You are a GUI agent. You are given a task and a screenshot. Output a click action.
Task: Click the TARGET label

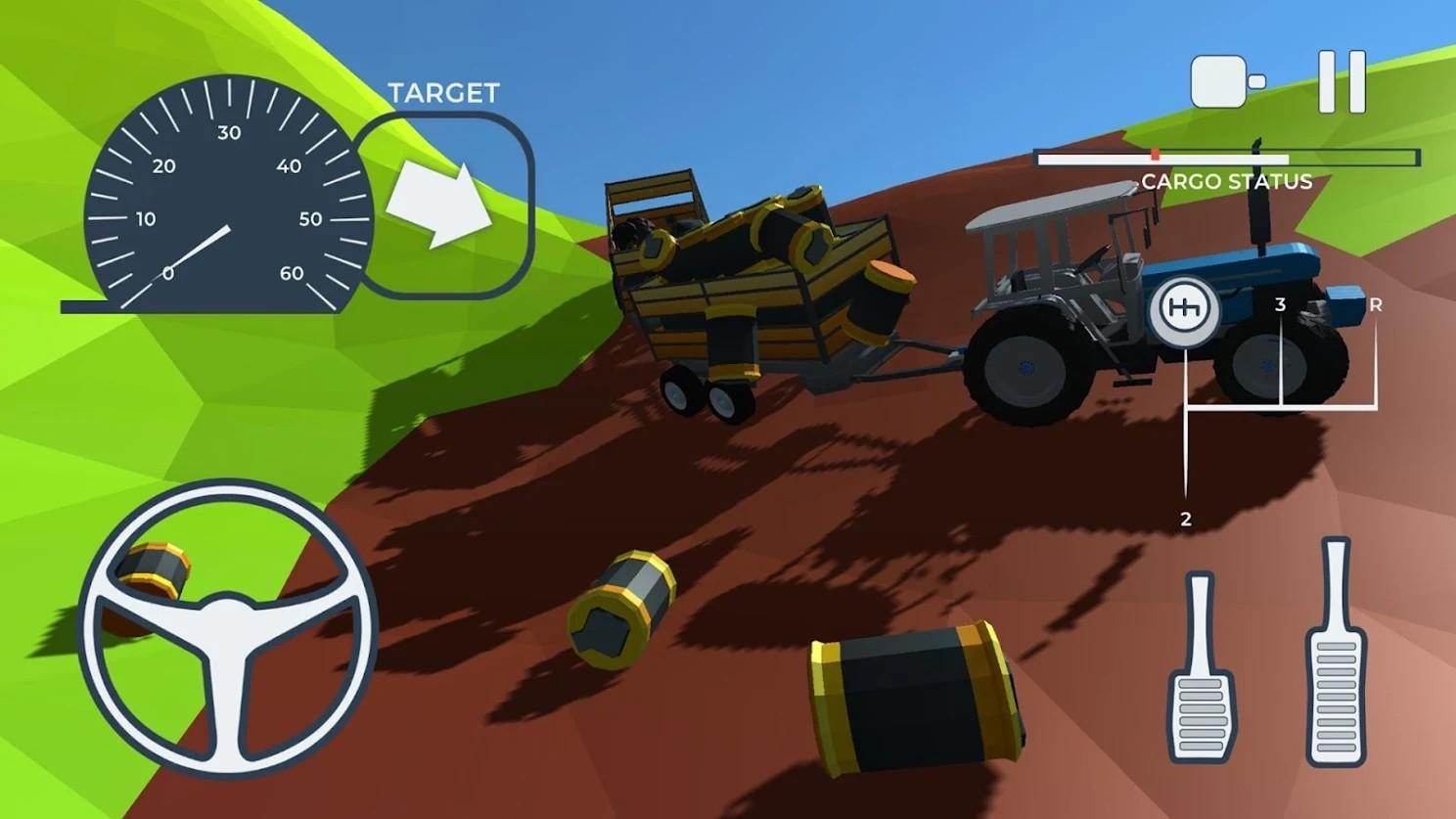445,91
